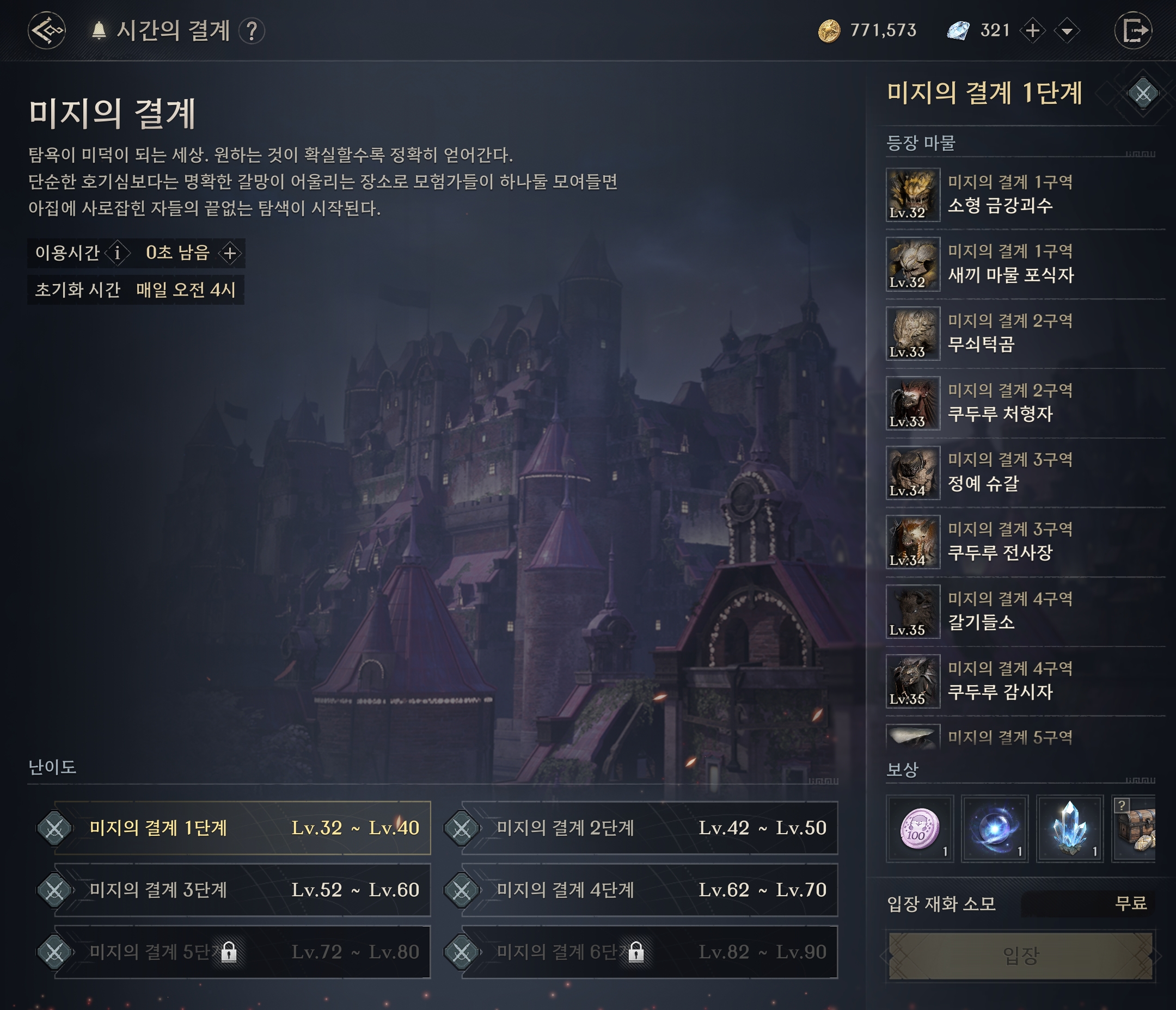Enter the dungeon with the 입장 button
Image resolution: width=1176 pixels, height=1010 pixels.
(x=1020, y=956)
